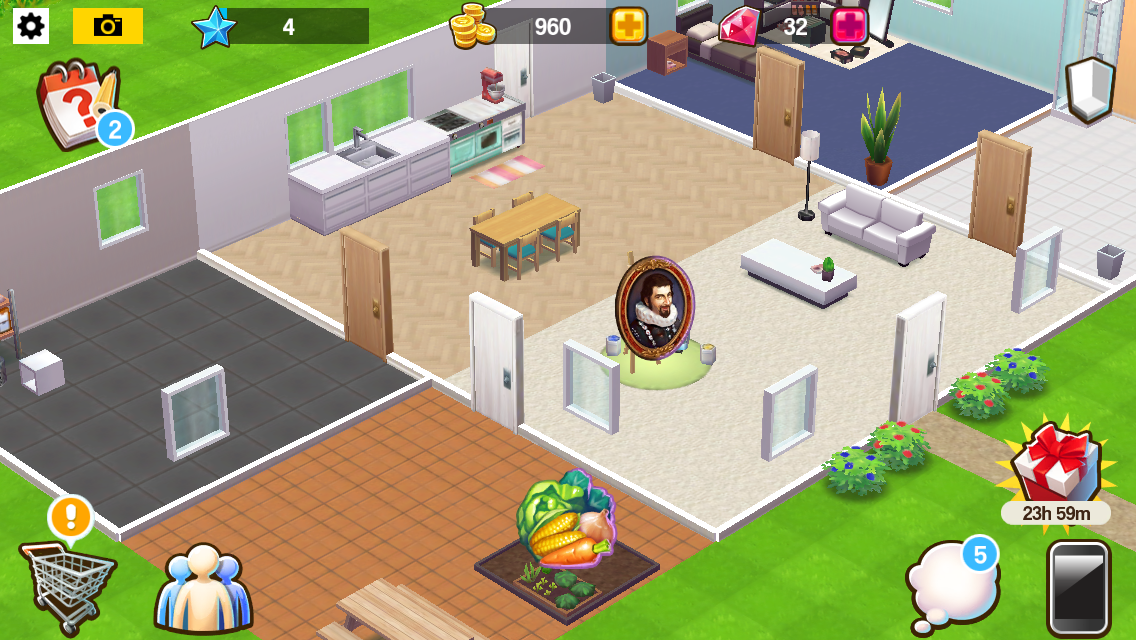The width and height of the screenshot is (1136, 640).
Task: Buy more red gems with plus button
Action: pos(849,26)
